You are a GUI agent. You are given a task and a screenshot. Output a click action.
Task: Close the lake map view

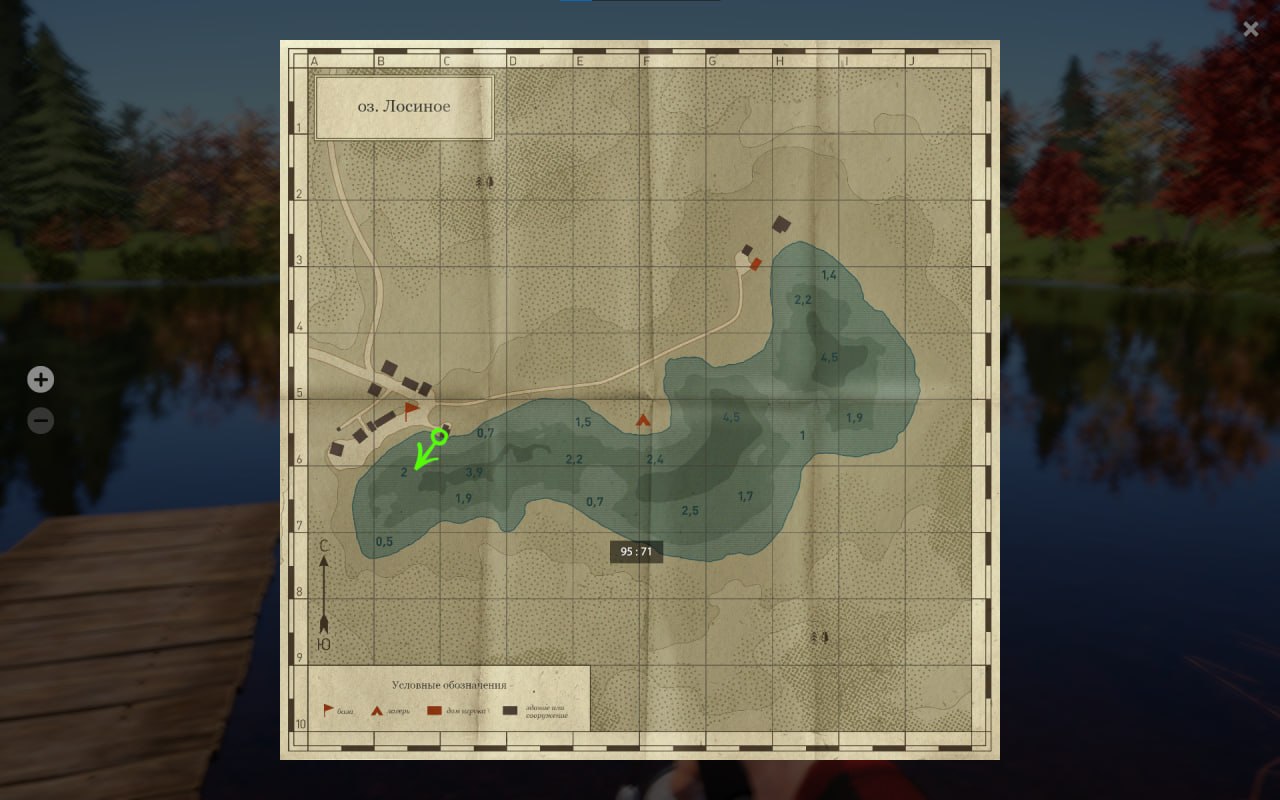(x=1250, y=28)
